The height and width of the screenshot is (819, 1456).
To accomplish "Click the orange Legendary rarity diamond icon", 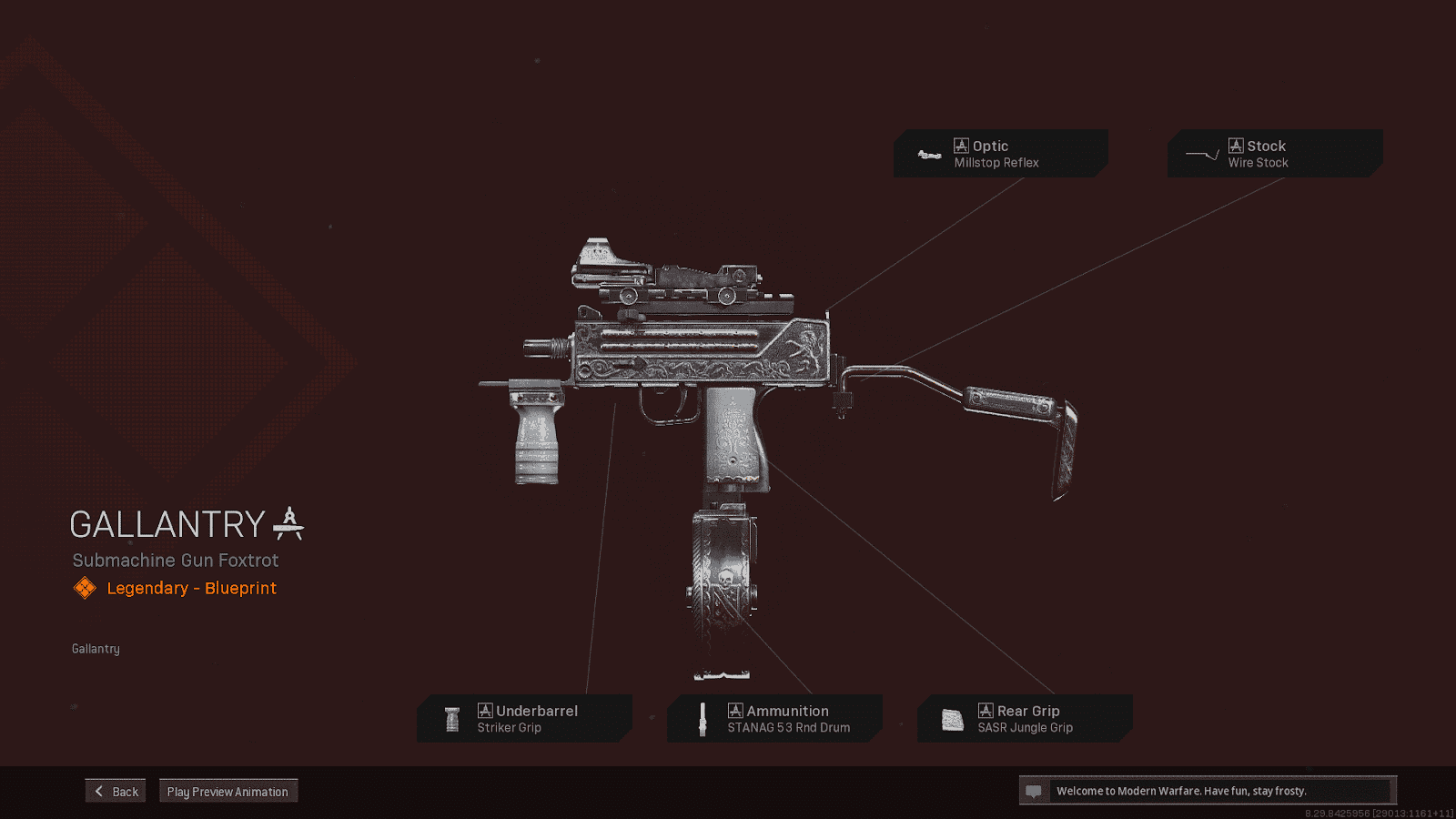I will [x=85, y=587].
